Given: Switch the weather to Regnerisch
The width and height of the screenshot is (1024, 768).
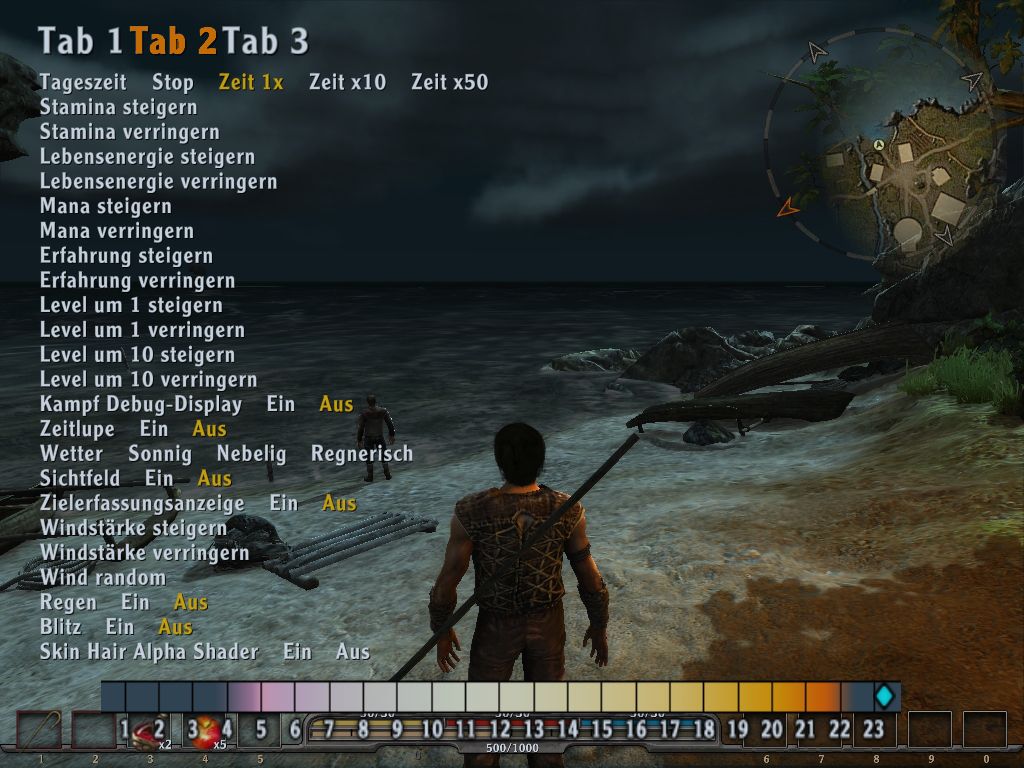Looking at the screenshot, I should click(362, 454).
